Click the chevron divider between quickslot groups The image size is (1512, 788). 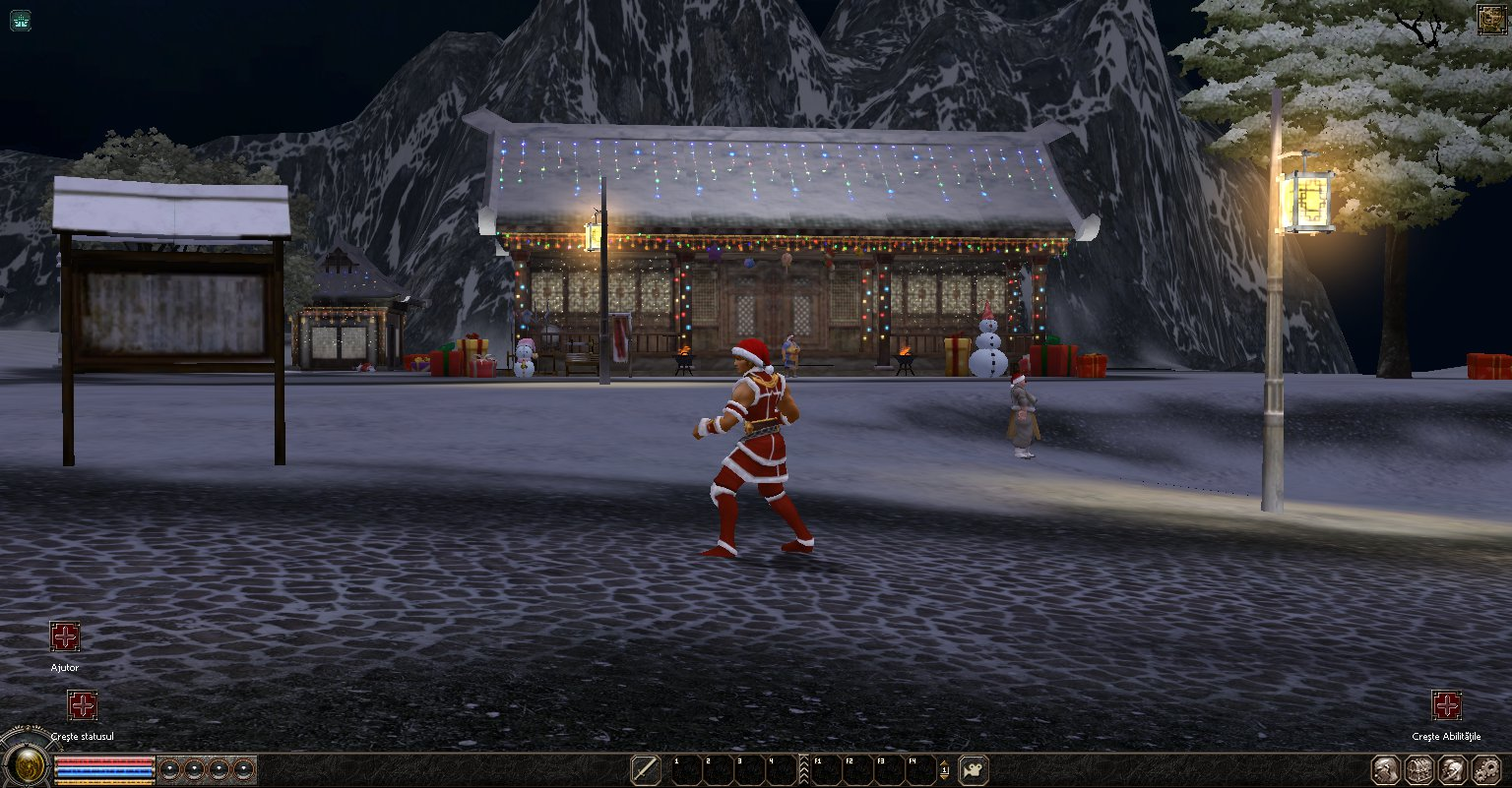click(803, 769)
